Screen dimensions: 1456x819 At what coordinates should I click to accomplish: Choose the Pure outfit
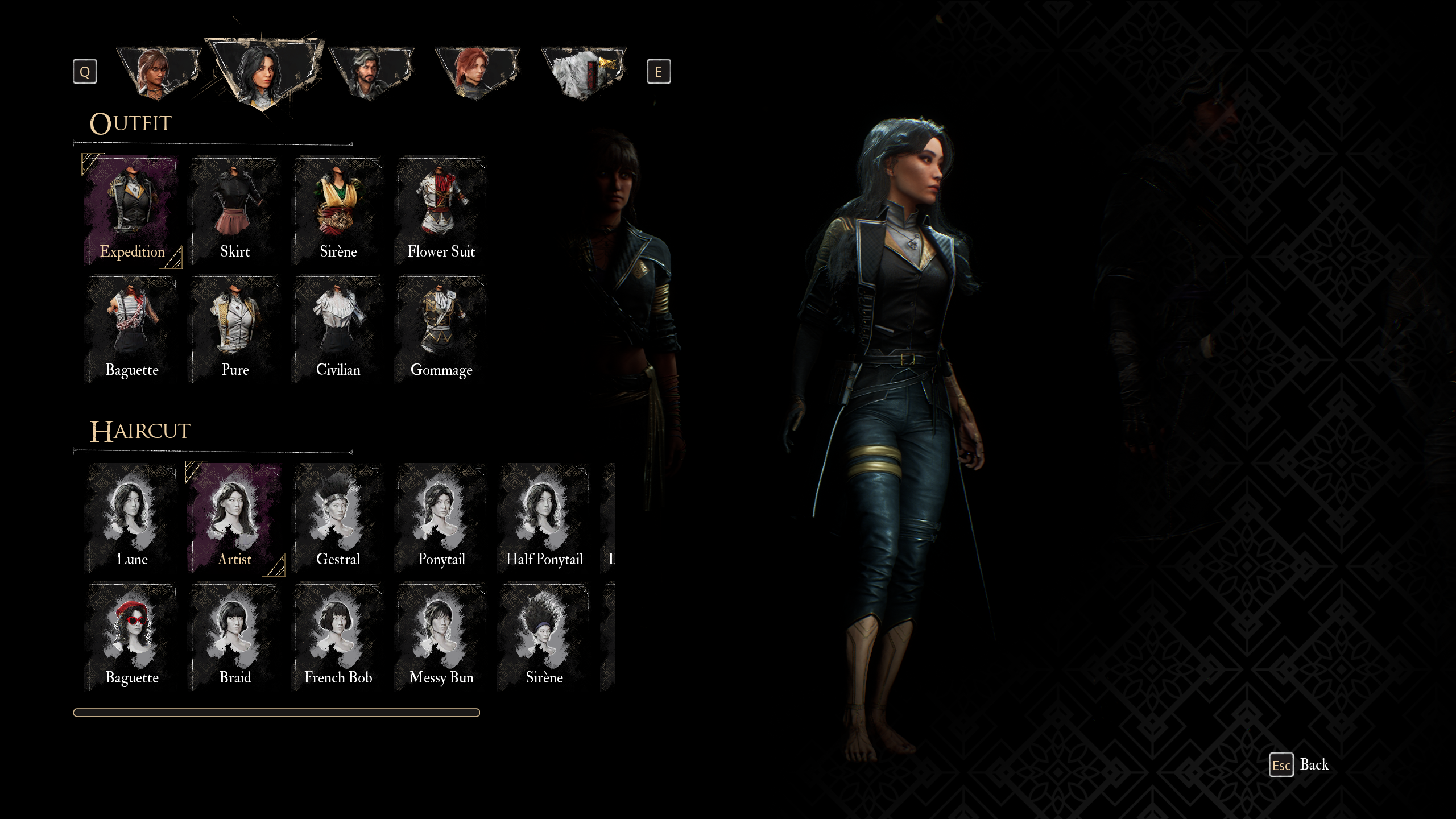pyautogui.click(x=235, y=329)
